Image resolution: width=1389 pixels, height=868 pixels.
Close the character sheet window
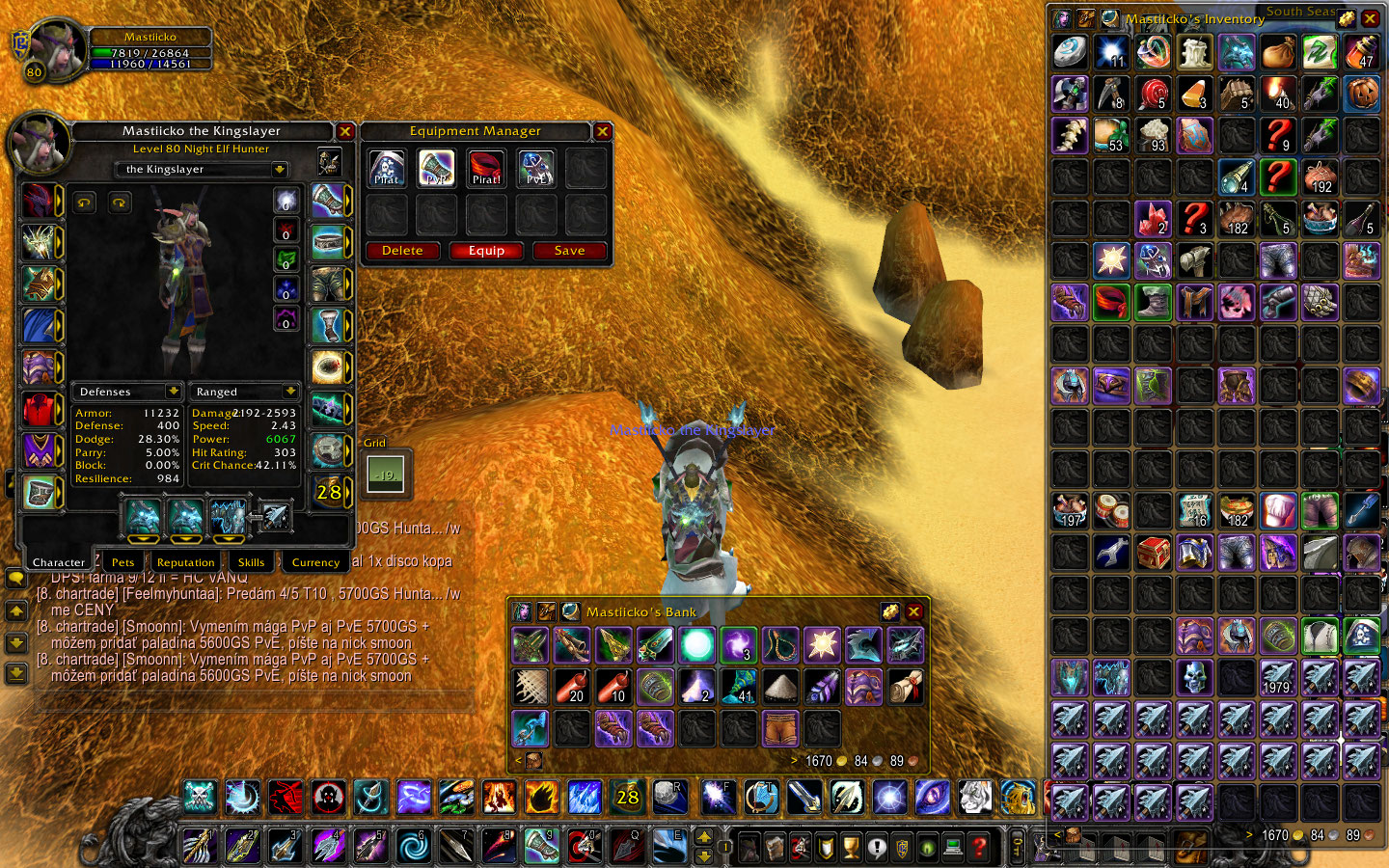(x=345, y=131)
